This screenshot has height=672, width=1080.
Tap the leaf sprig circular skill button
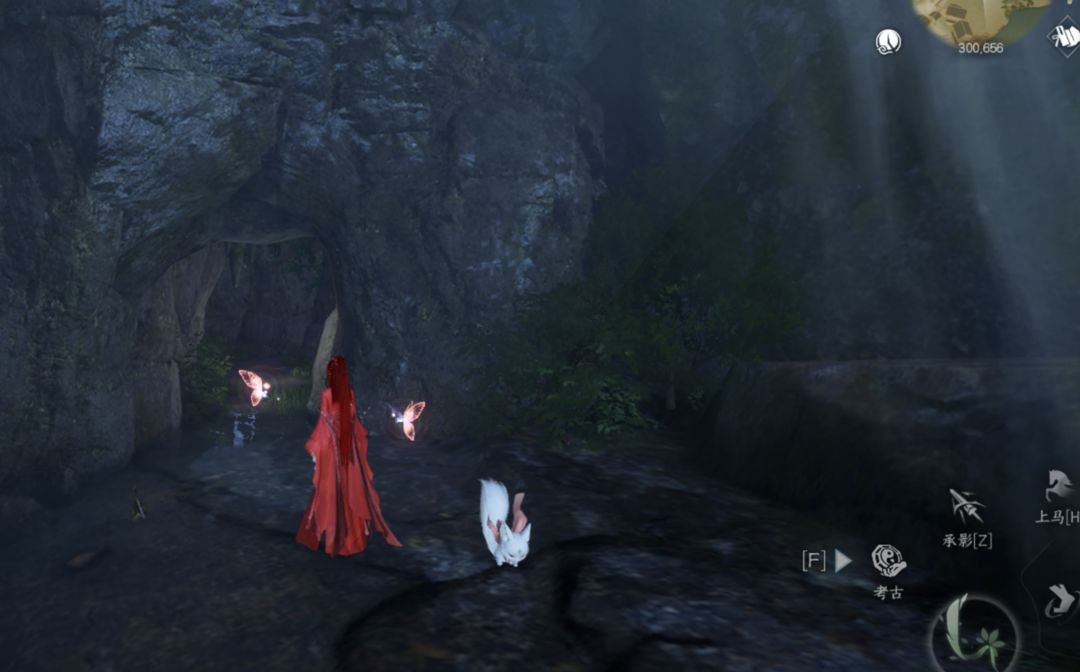[973, 636]
